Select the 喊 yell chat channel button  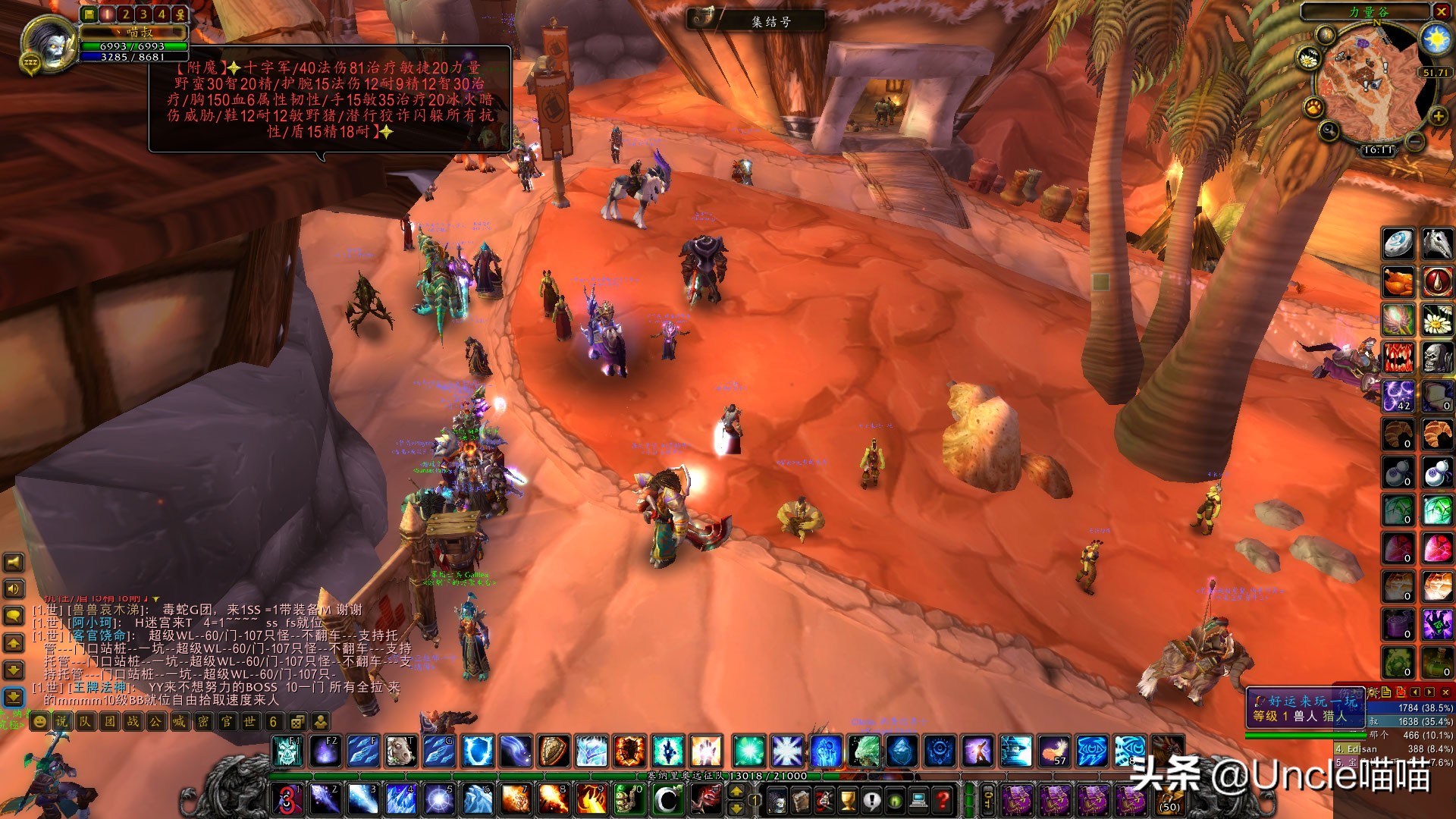179,721
